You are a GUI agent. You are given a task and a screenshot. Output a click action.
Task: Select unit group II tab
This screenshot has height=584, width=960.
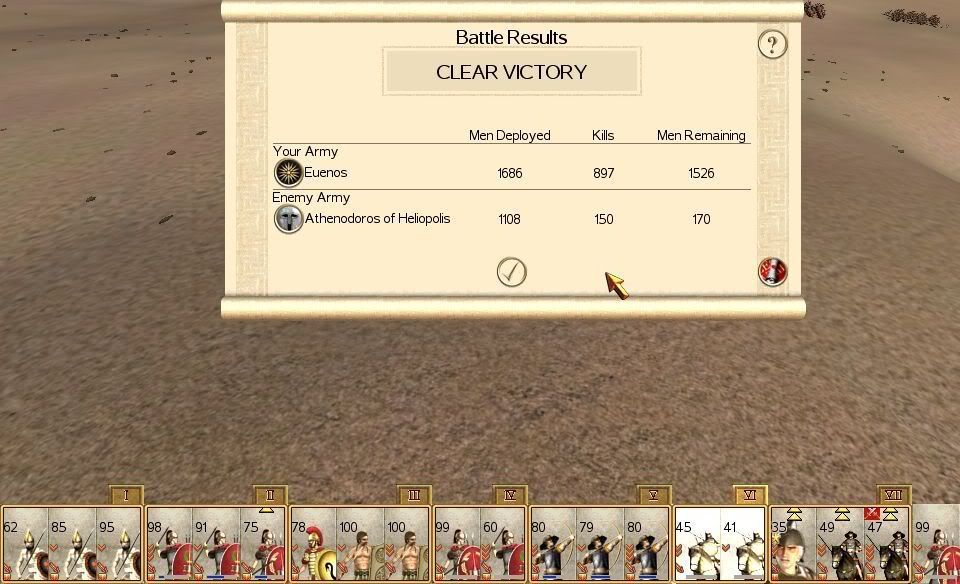click(271, 495)
